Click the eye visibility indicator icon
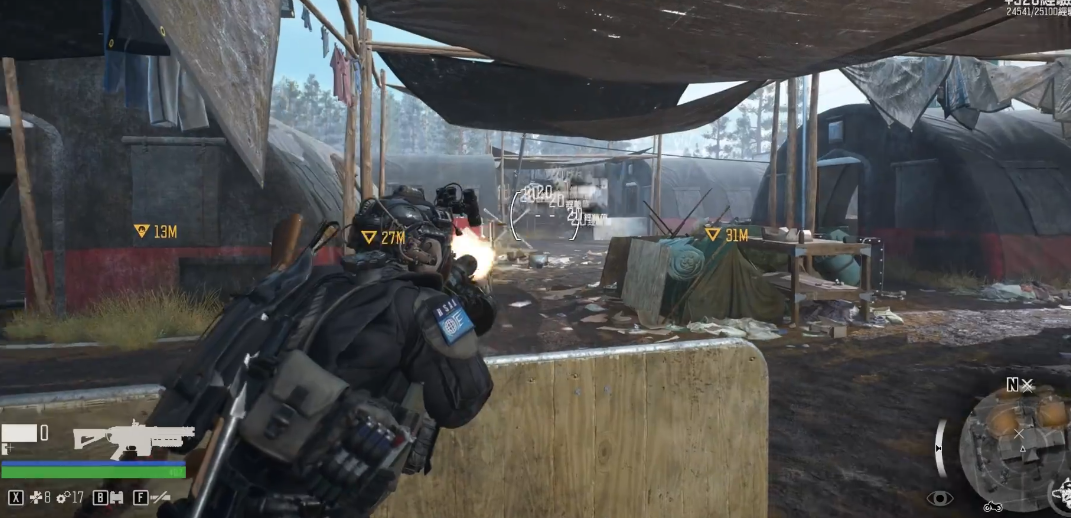 939,498
